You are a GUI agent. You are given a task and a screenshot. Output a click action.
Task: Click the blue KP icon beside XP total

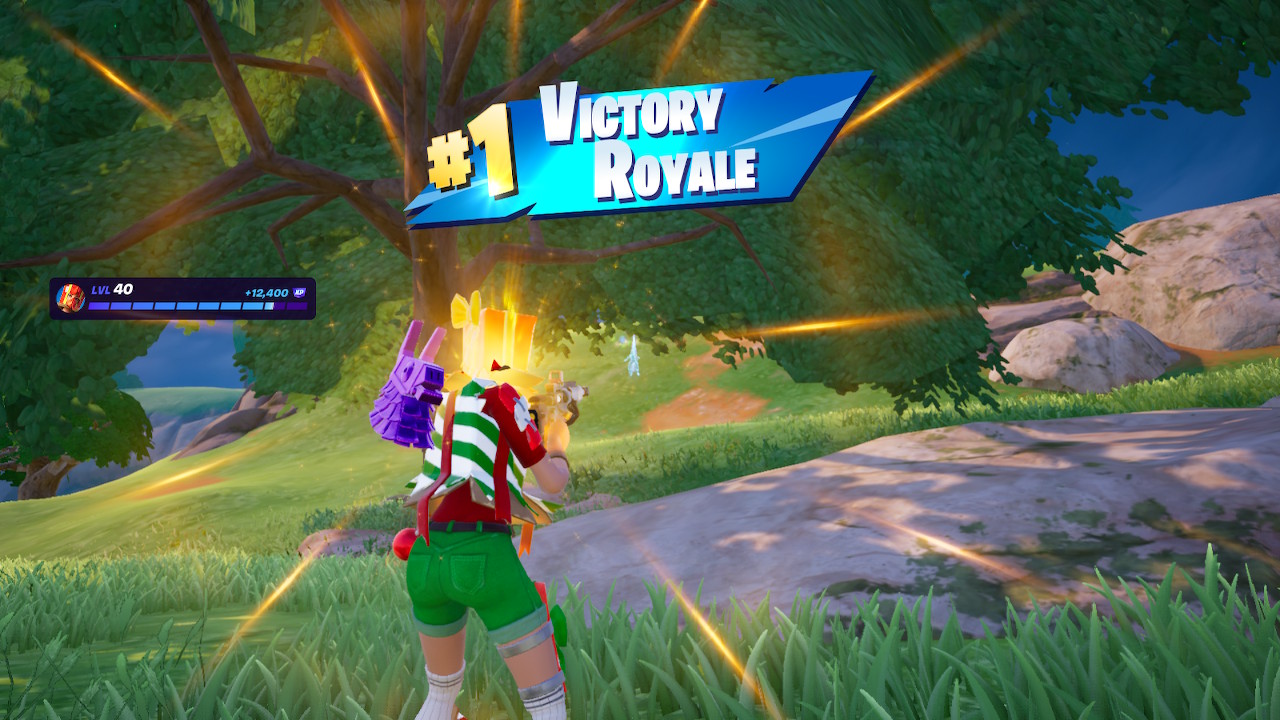click(x=298, y=292)
